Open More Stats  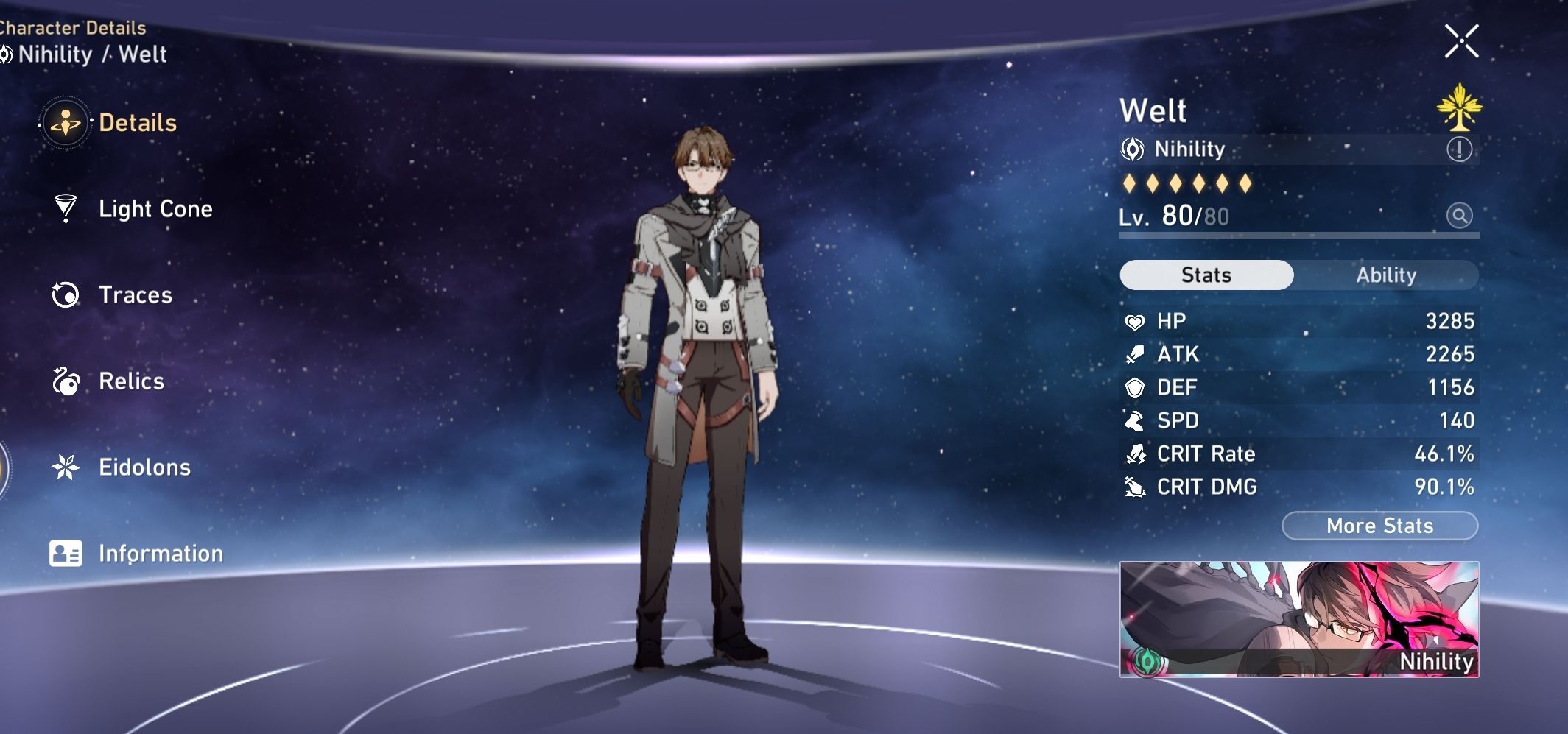coord(1379,526)
